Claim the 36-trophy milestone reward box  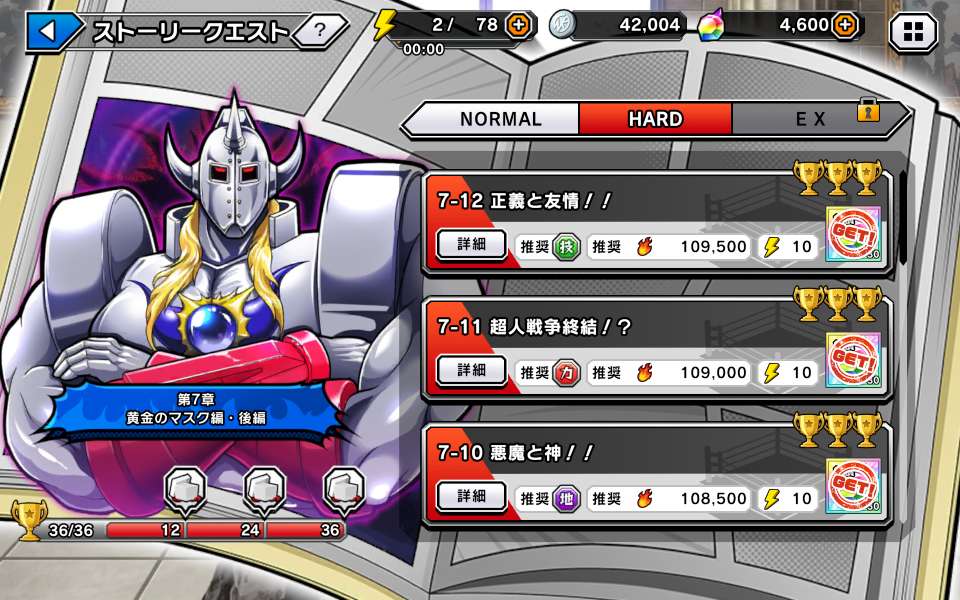pos(343,490)
